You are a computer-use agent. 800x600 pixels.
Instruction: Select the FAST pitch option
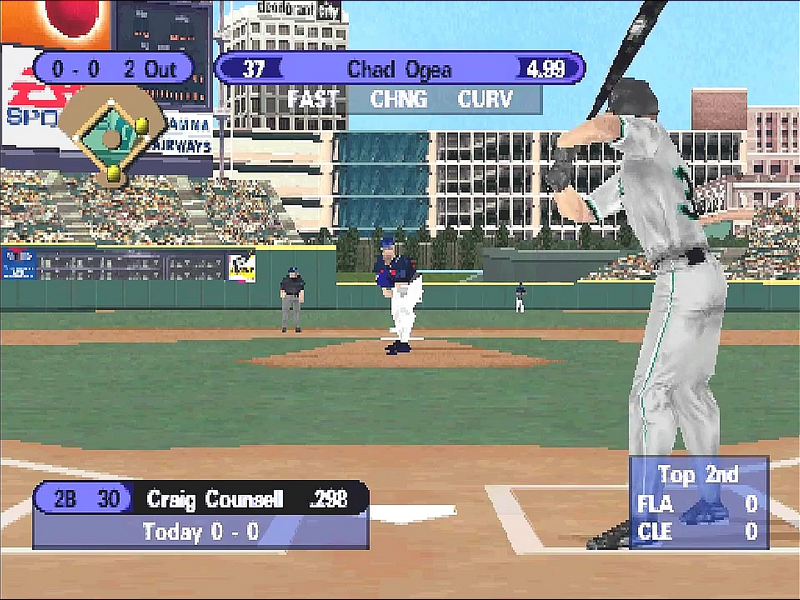[x=314, y=99]
